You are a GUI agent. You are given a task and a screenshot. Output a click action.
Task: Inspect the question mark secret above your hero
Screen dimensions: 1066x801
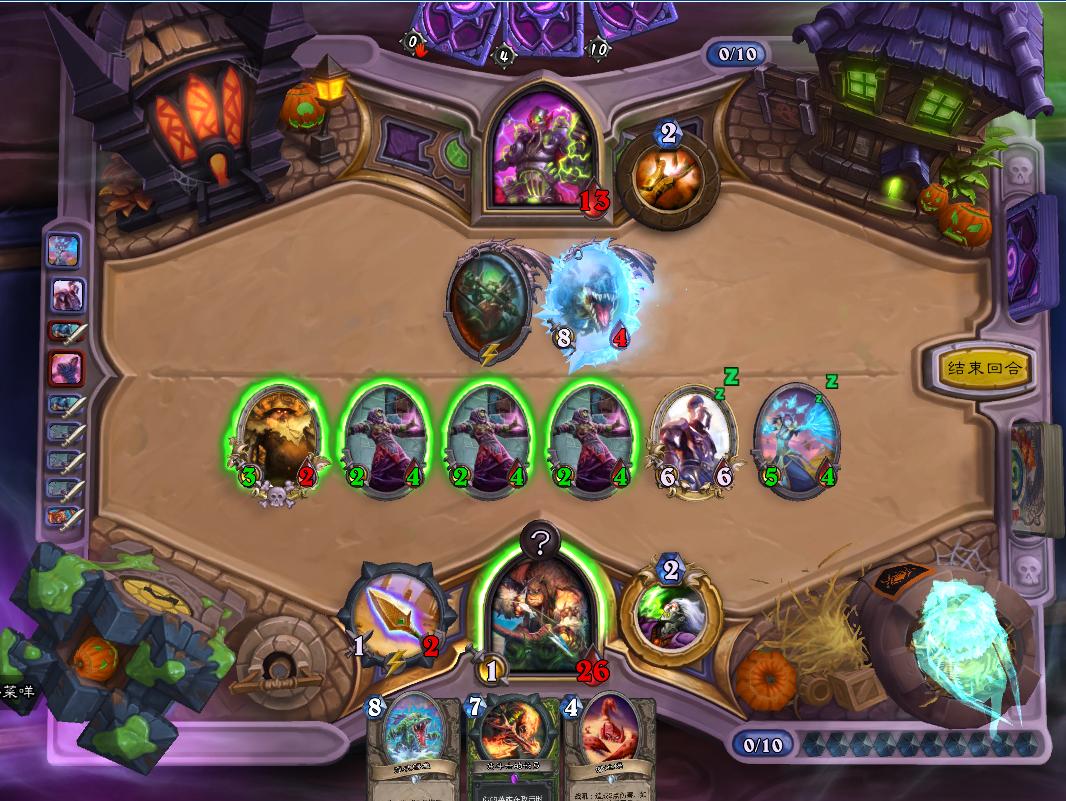(x=540, y=543)
